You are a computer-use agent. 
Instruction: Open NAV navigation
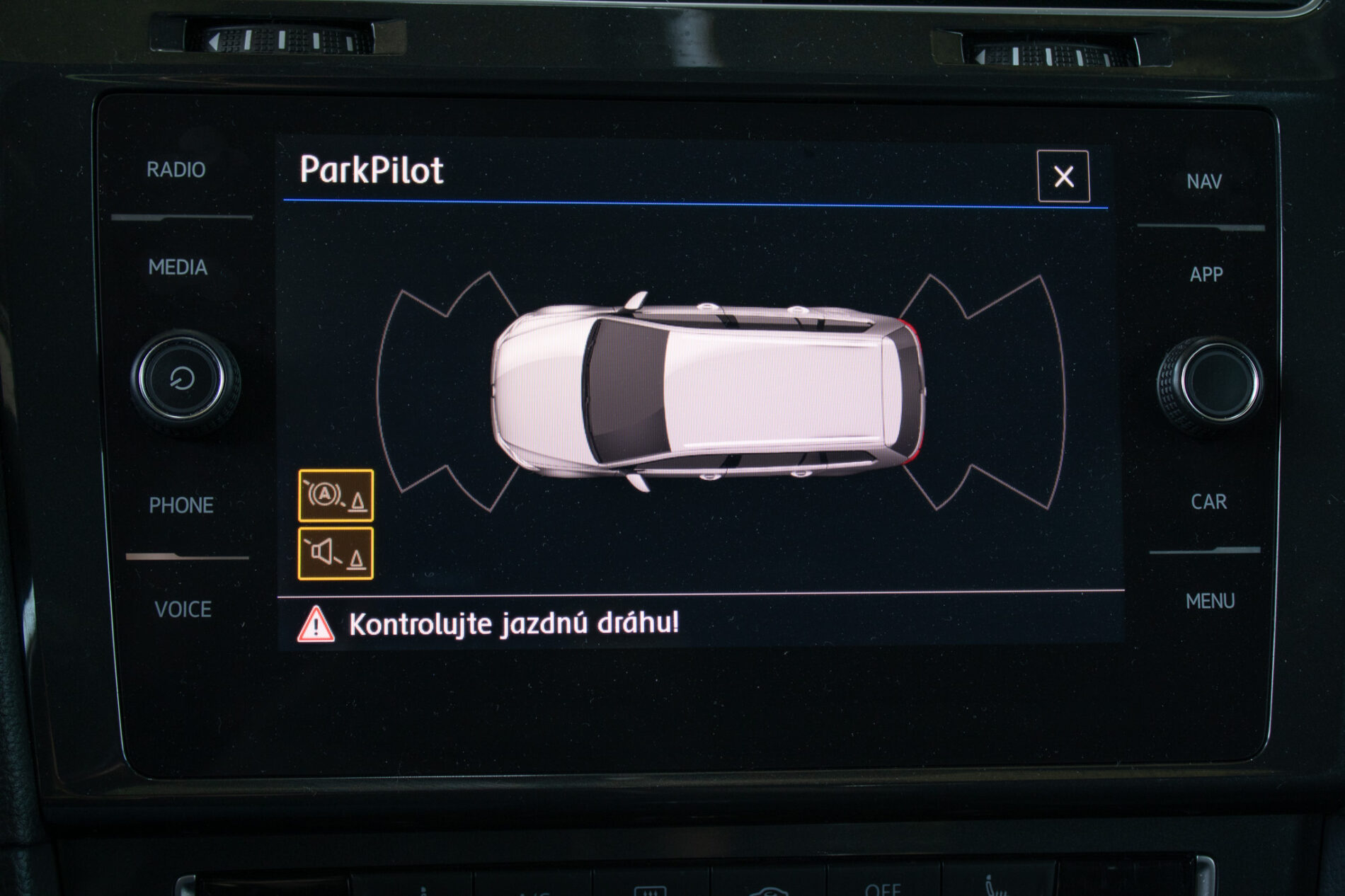pos(1204,182)
